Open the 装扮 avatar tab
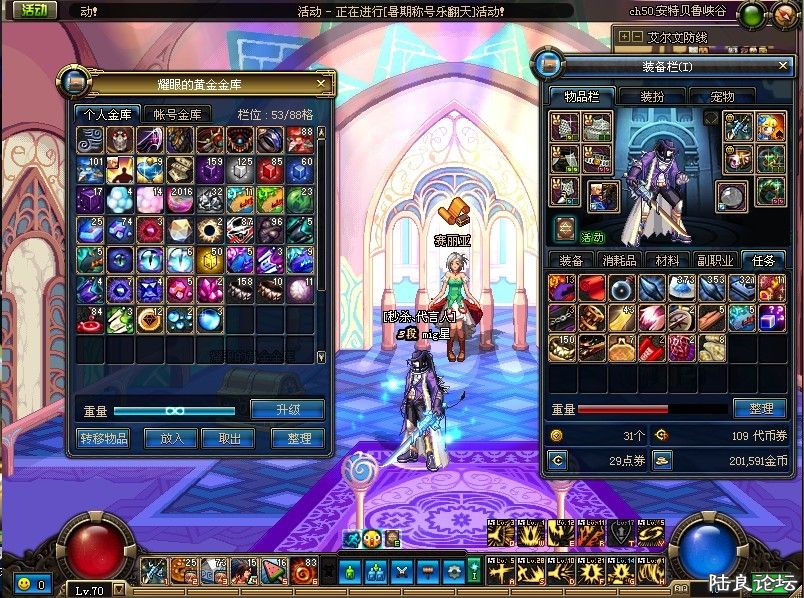This screenshot has width=804, height=598. [652, 96]
